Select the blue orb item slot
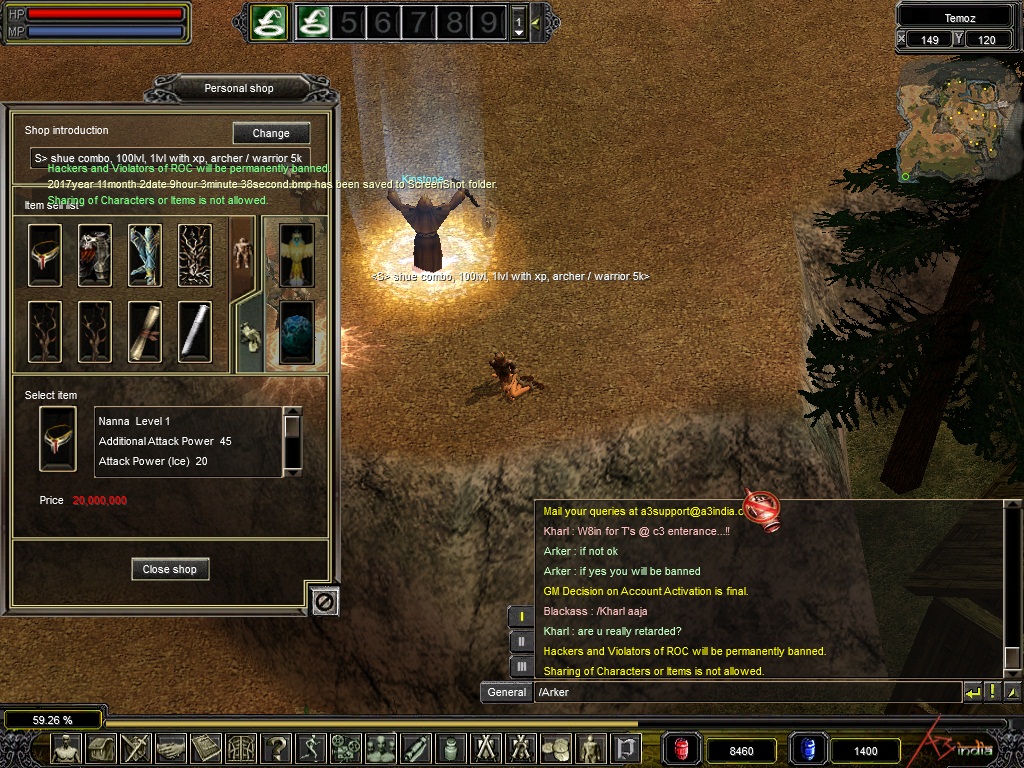 click(296, 331)
